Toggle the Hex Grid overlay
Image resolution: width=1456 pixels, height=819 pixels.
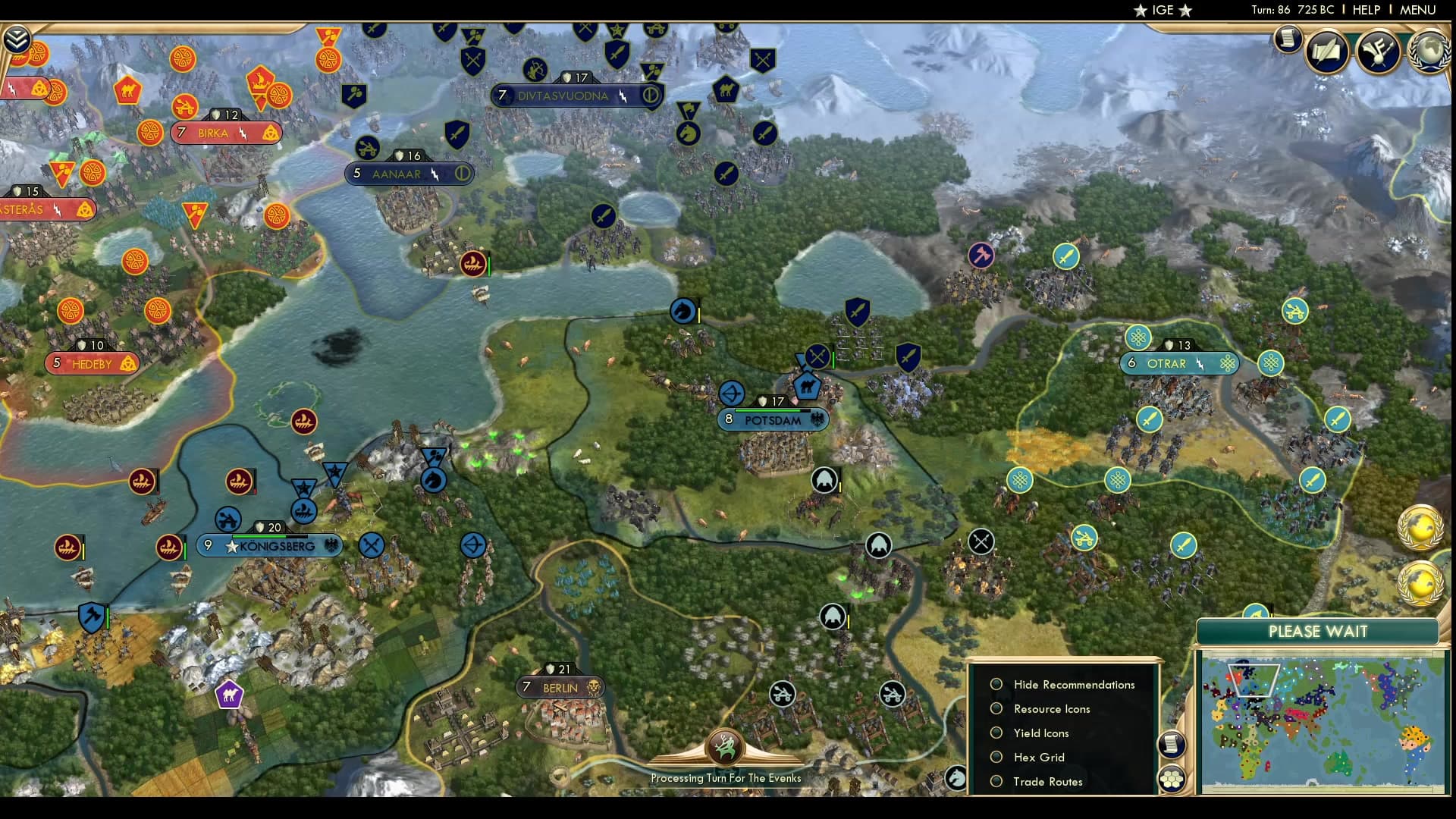[996, 758]
